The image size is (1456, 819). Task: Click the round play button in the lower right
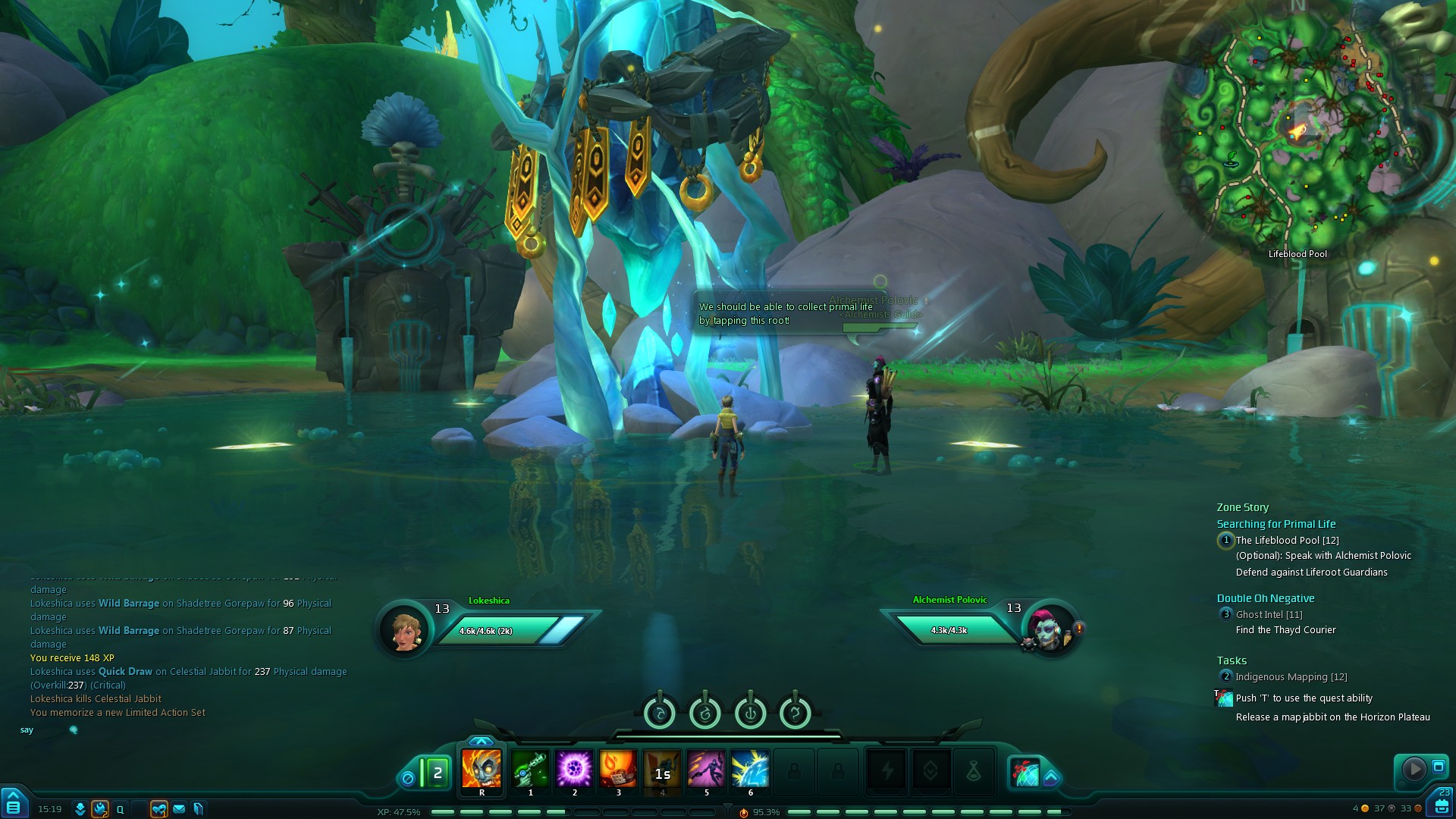[x=1414, y=769]
